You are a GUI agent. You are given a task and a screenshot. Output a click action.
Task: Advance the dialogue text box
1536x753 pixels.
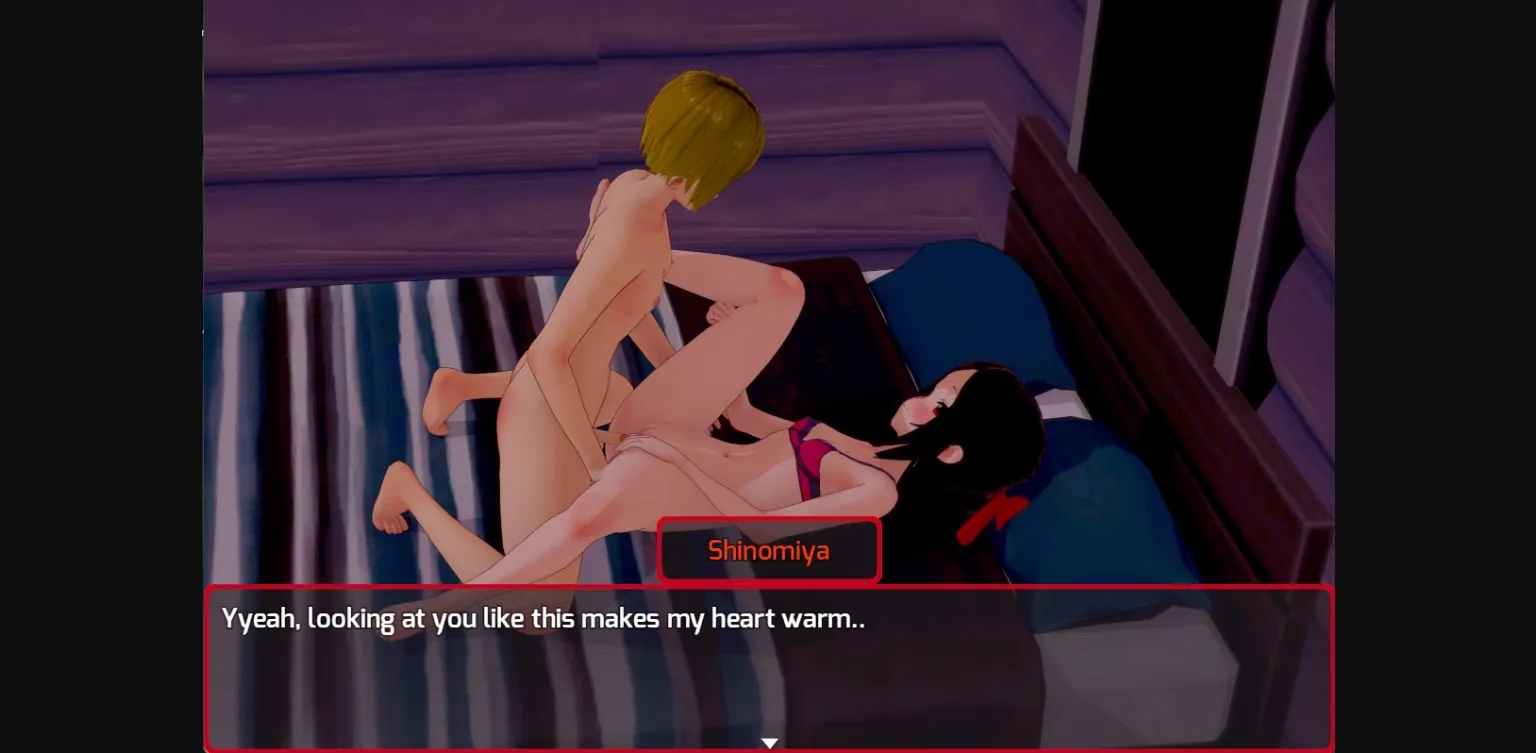[770, 665]
